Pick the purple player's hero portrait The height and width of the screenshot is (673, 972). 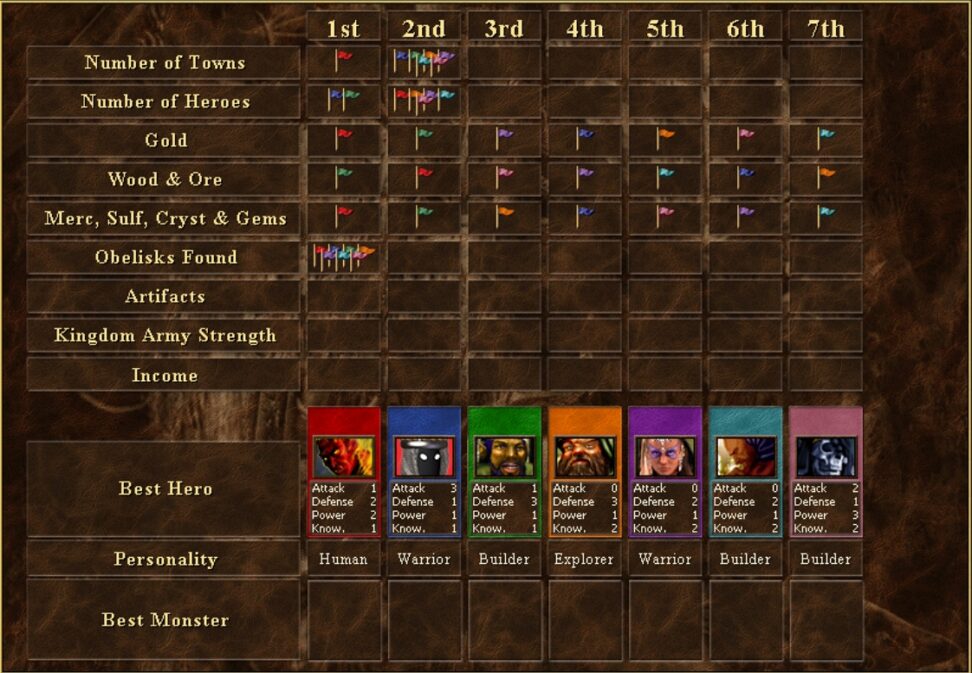click(665, 456)
